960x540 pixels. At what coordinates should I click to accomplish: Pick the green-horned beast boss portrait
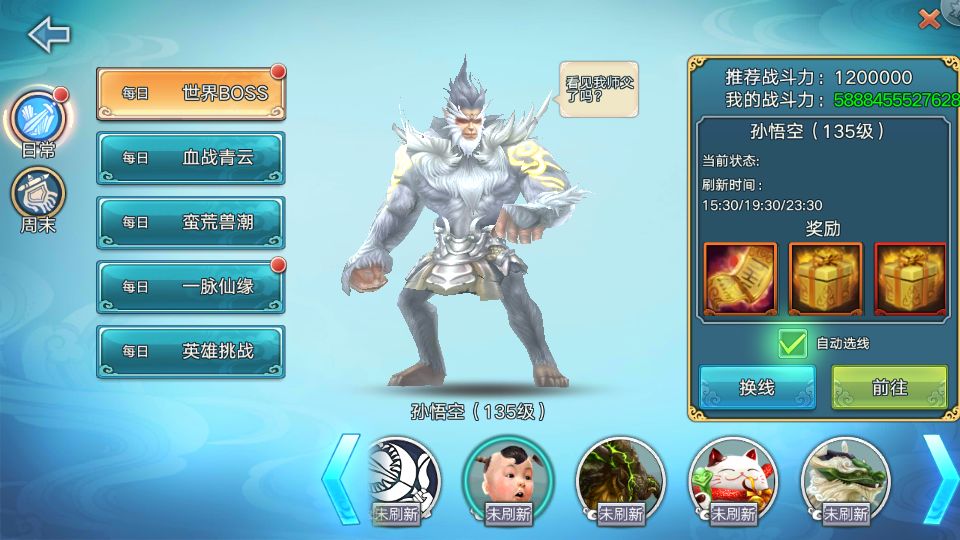[621, 475]
